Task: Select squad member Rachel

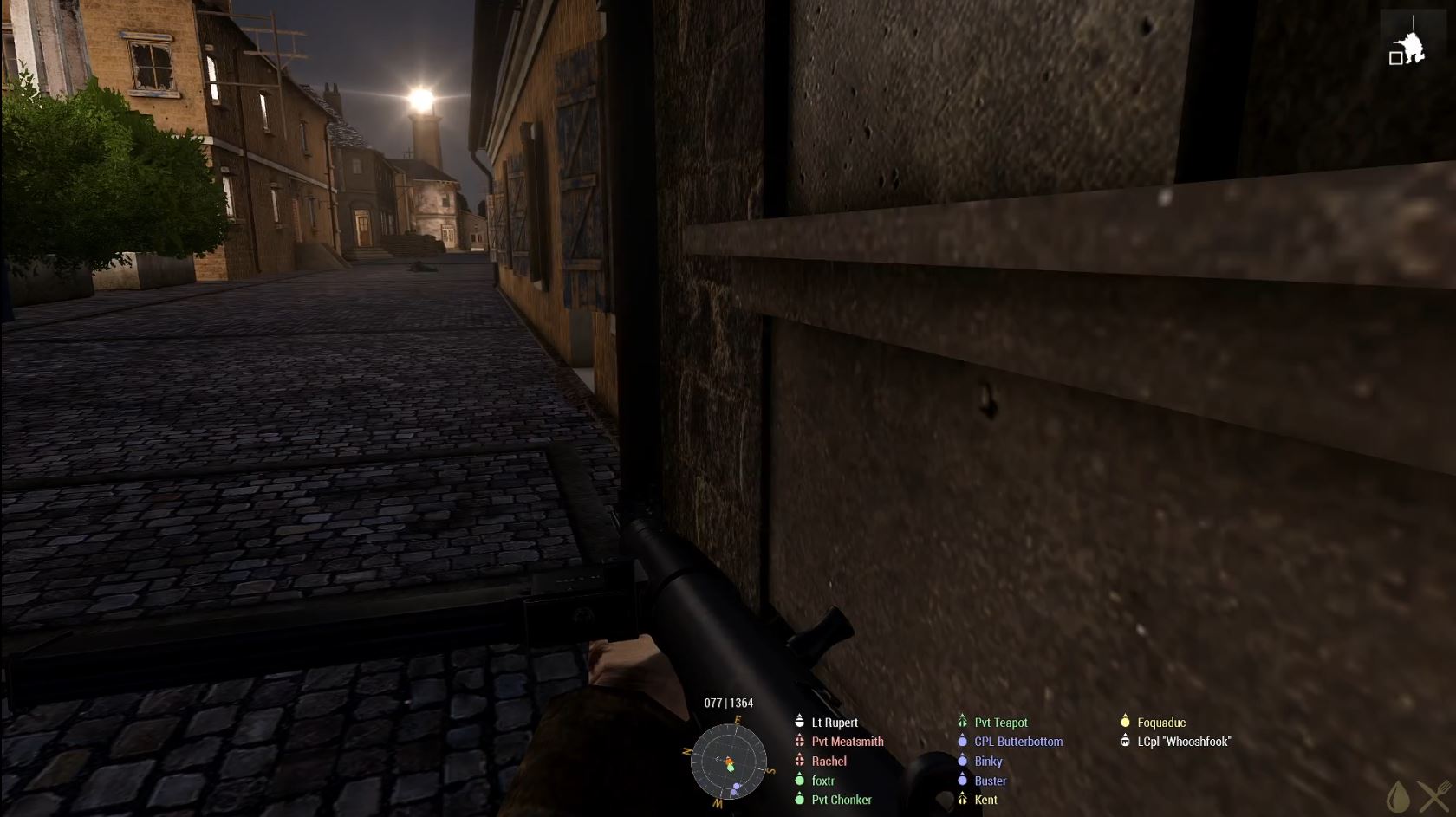Action: pos(829,762)
